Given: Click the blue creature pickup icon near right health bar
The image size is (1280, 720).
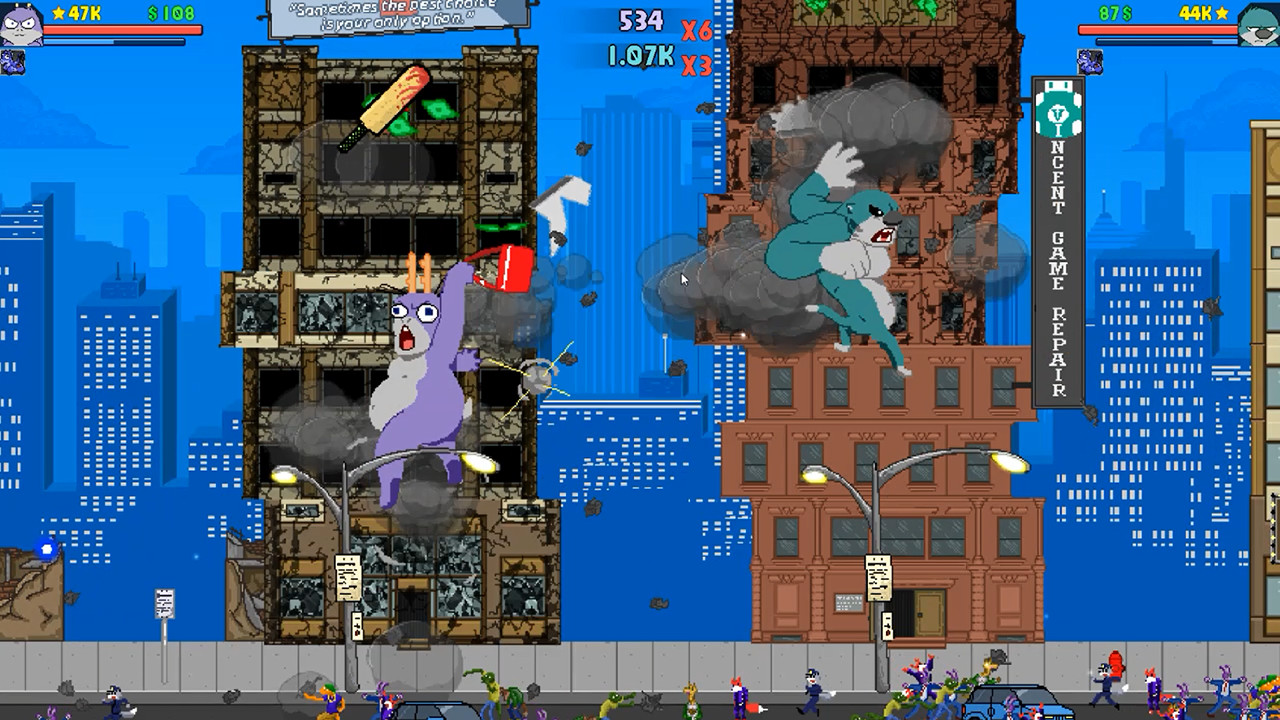Looking at the screenshot, I should (1090, 62).
